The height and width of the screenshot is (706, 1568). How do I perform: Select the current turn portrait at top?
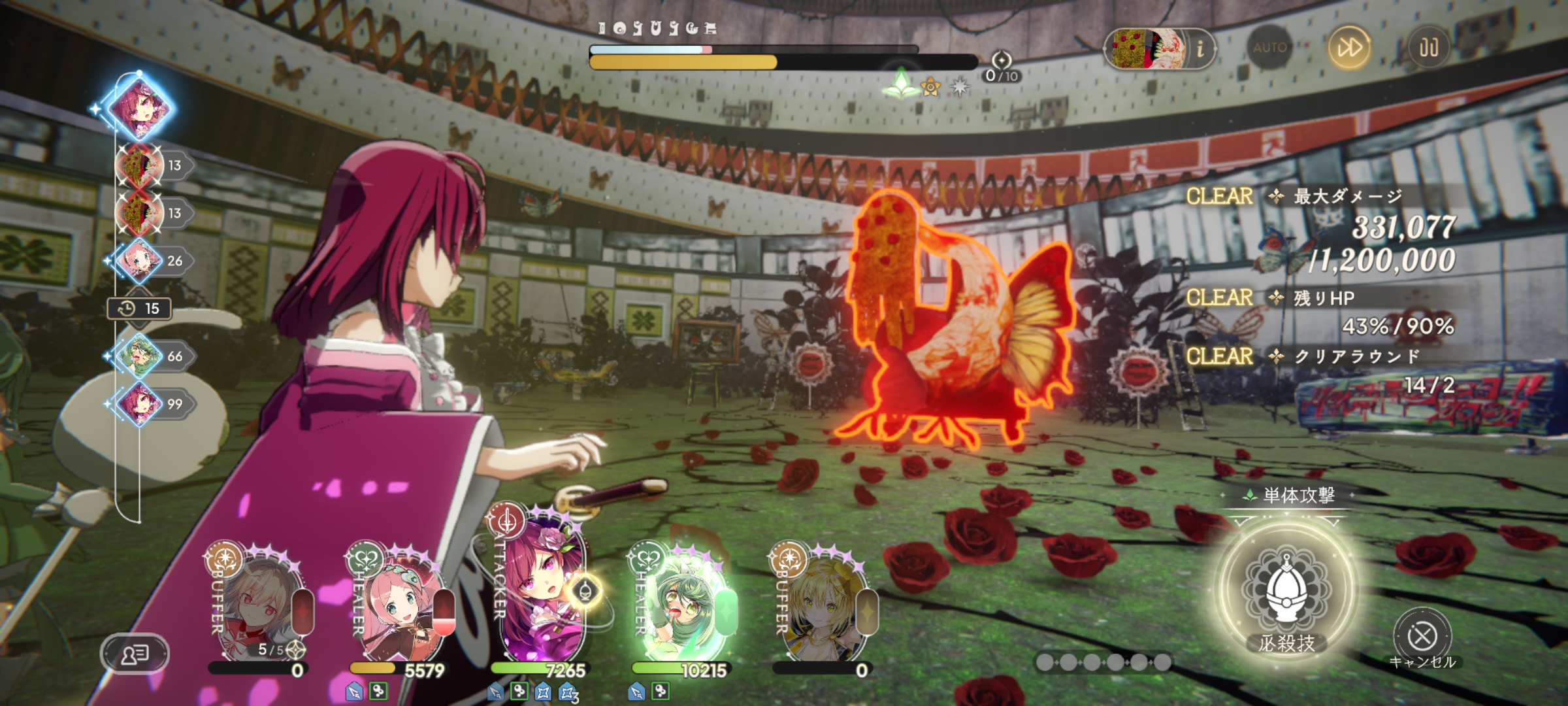coord(139,108)
